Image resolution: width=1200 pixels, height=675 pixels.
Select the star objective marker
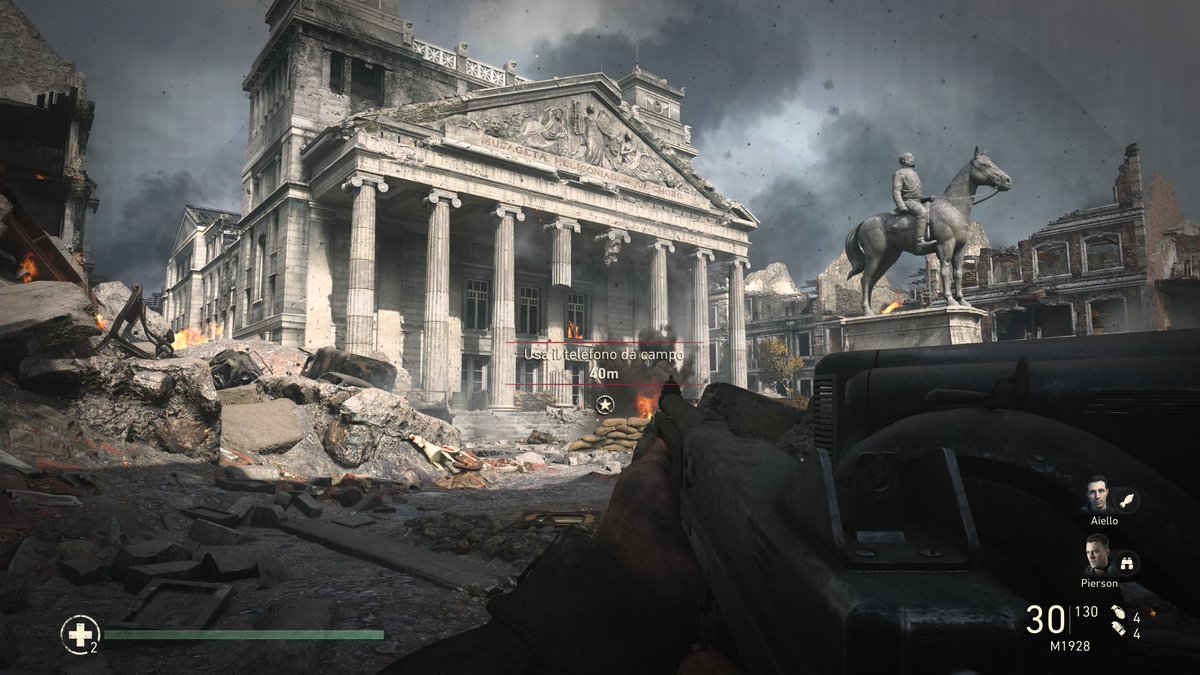(604, 404)
